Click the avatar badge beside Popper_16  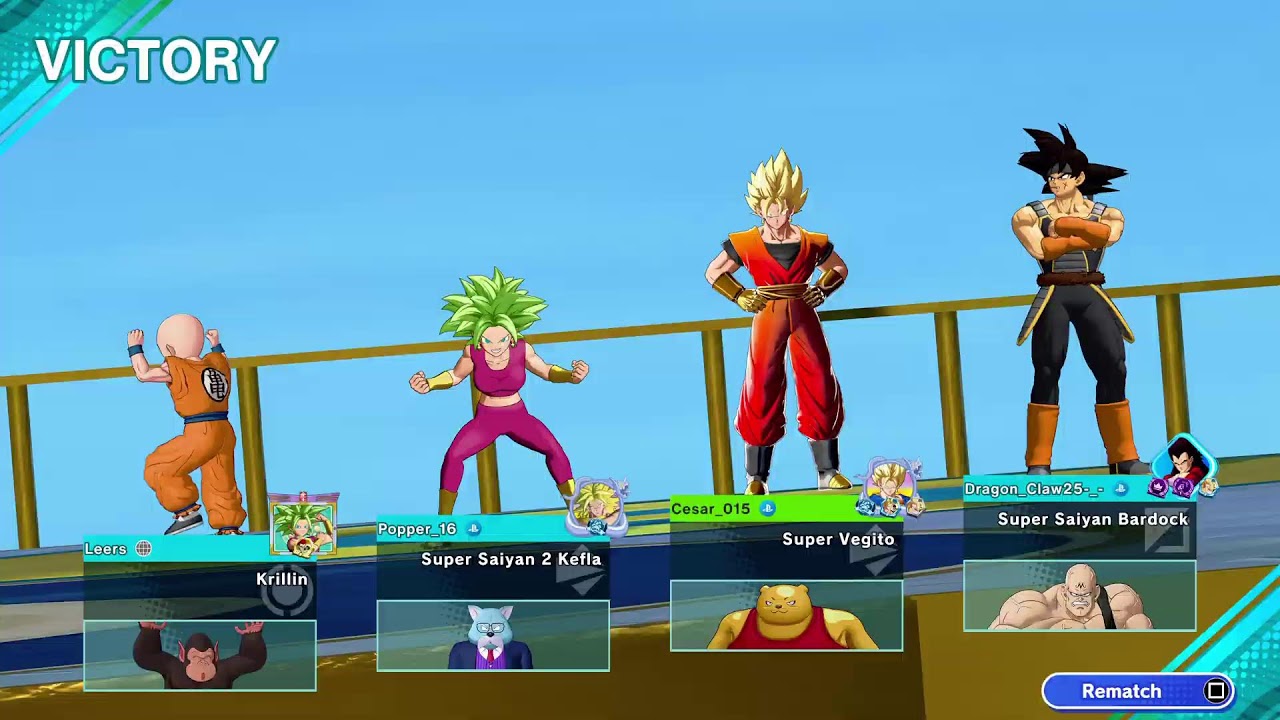coord(597,507)
